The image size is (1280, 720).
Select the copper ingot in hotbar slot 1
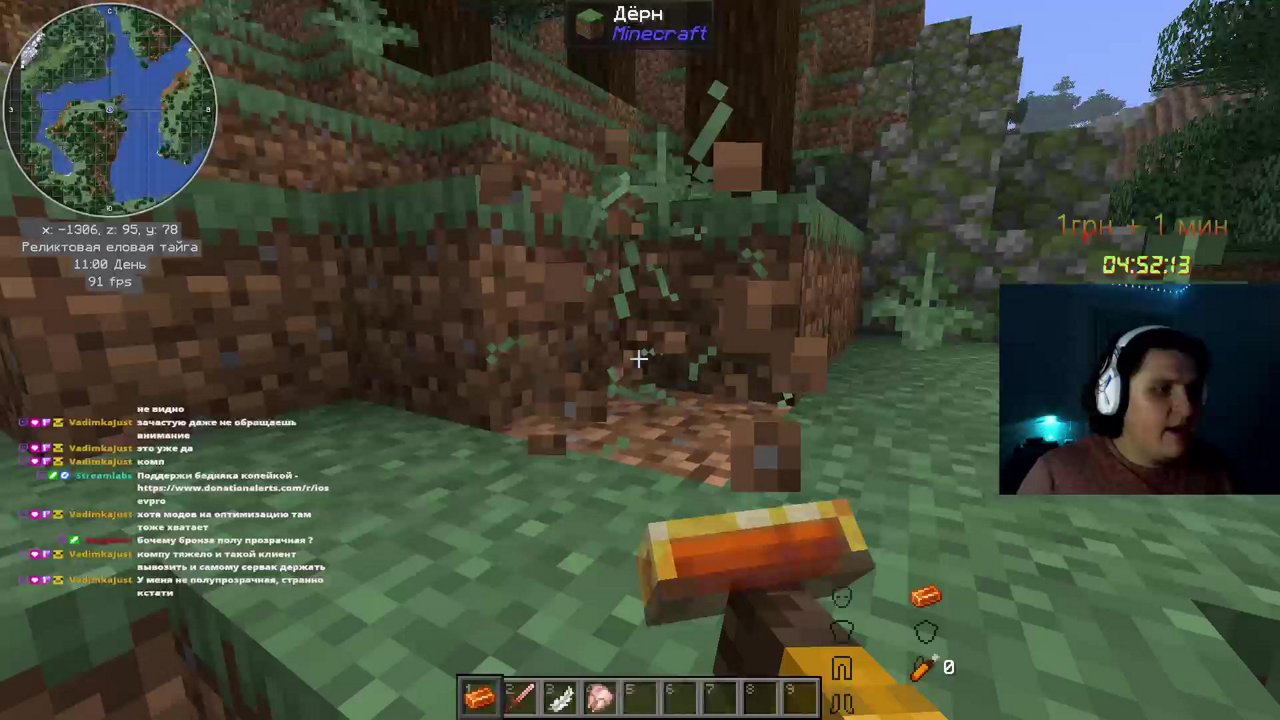click(480, 697)
